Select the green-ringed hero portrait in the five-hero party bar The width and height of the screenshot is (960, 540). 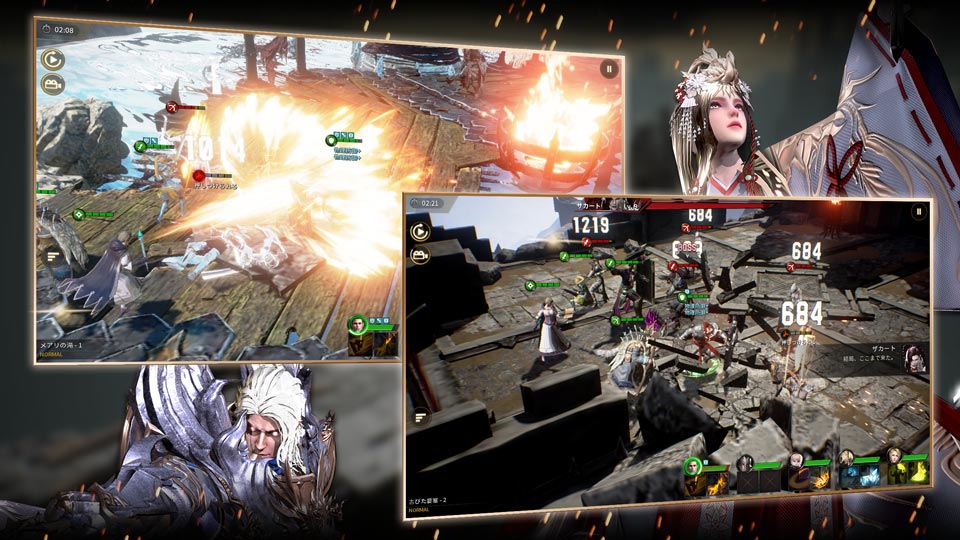click(x=692, y=465)
